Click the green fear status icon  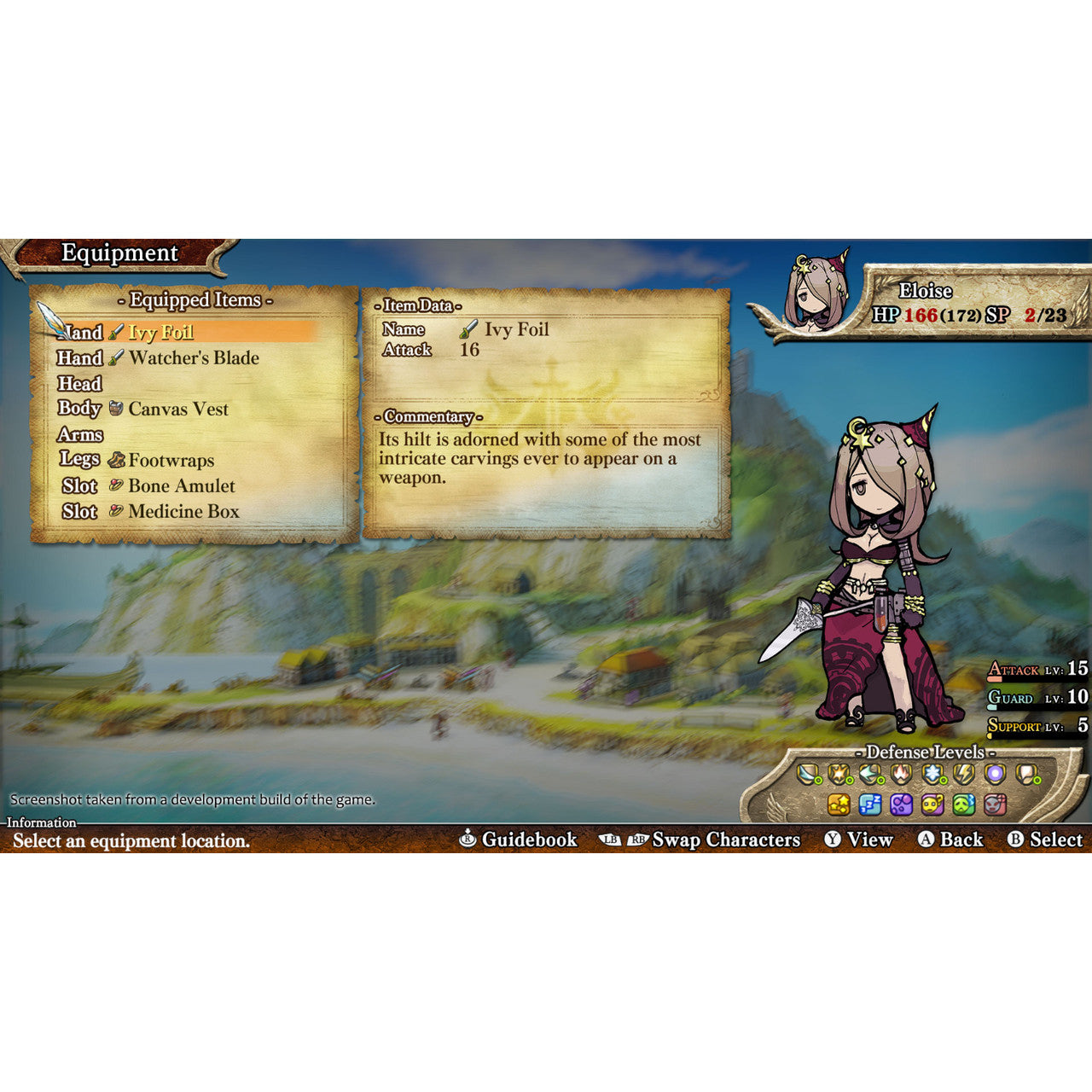click(x=964, y=804)
